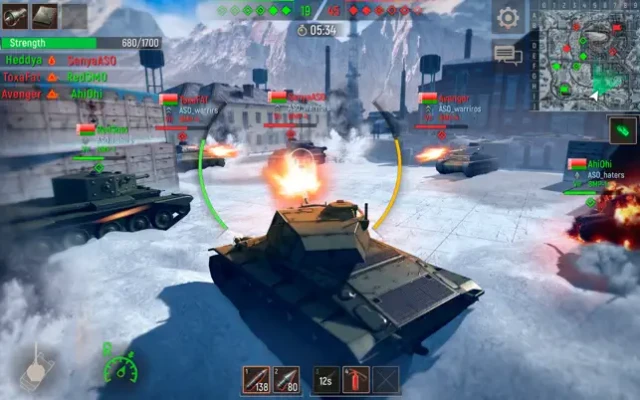The width and height of the screenshot is (640, 400).
Task: Tap the movement joystick control
Action: (x=35, y=368)
